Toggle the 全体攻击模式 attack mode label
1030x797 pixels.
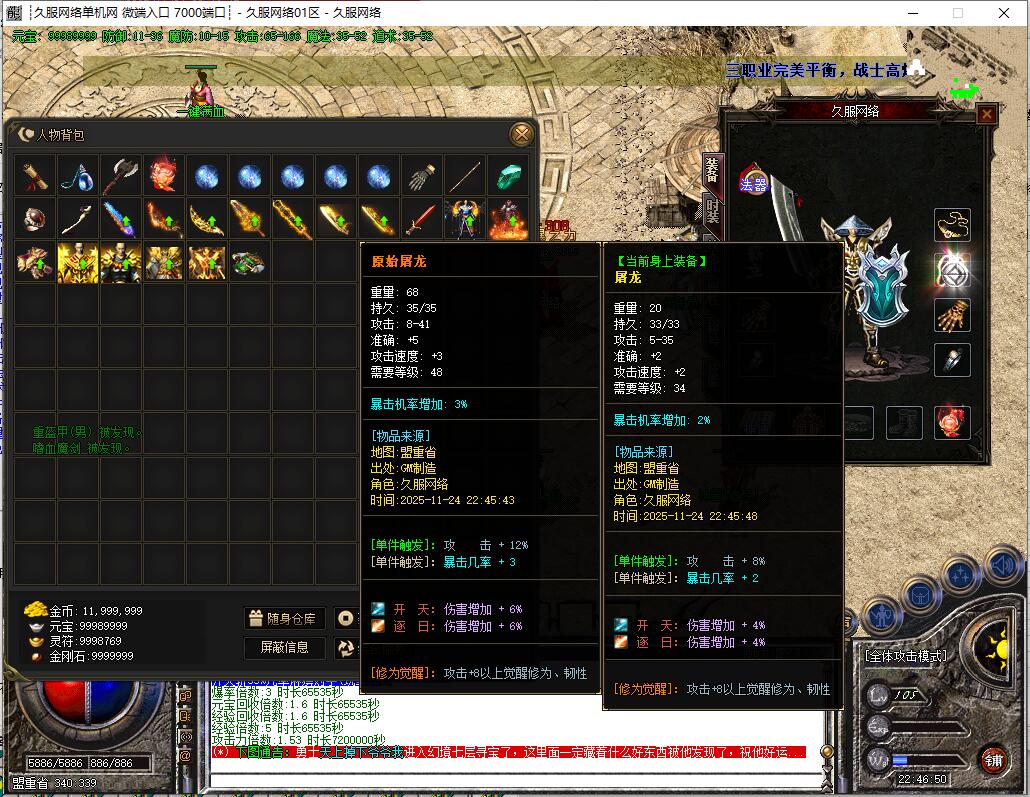[x=905, y=656]
